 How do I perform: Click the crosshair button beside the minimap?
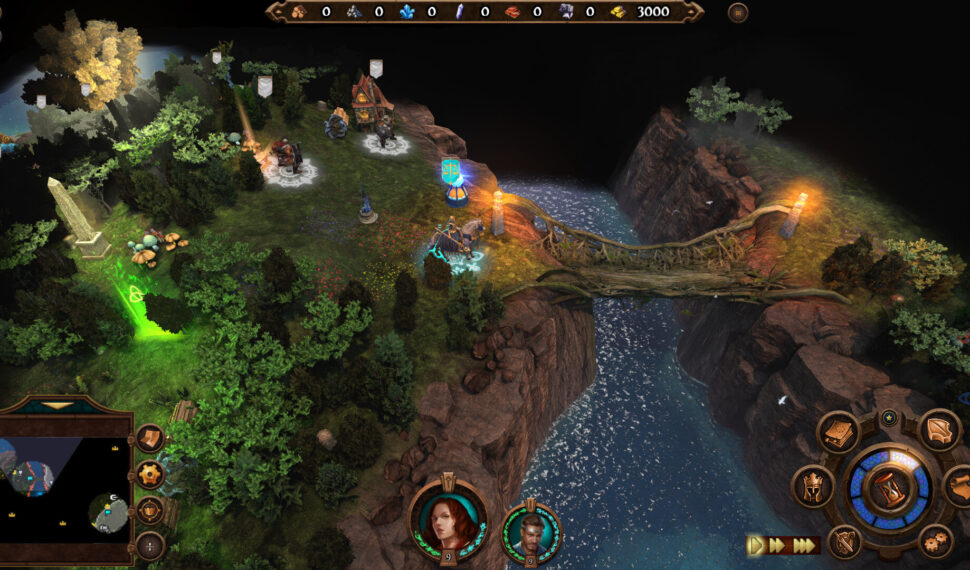[x=150, y=546]
